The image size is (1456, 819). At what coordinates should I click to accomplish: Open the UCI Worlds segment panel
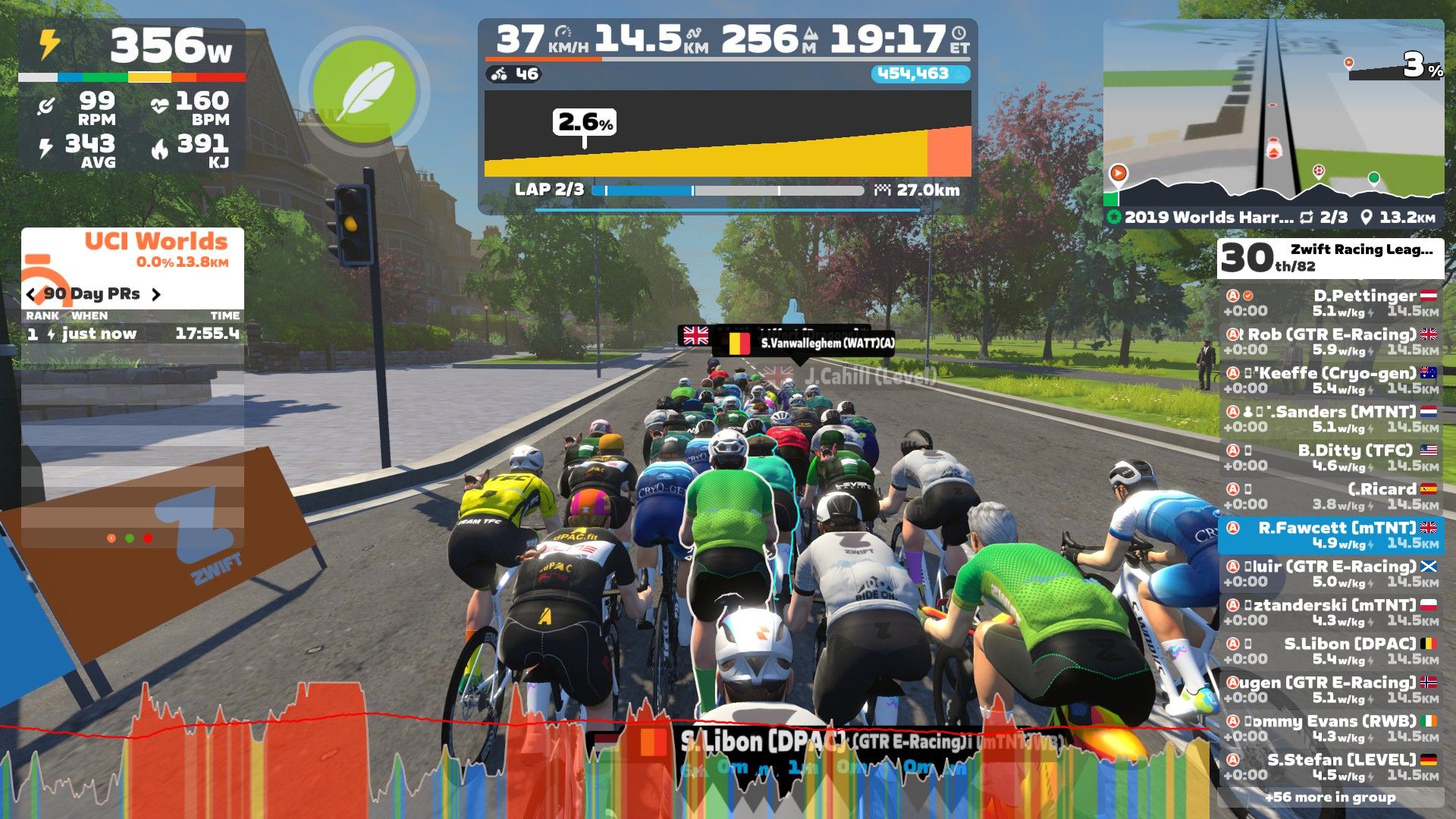click(x=133, y=250)
